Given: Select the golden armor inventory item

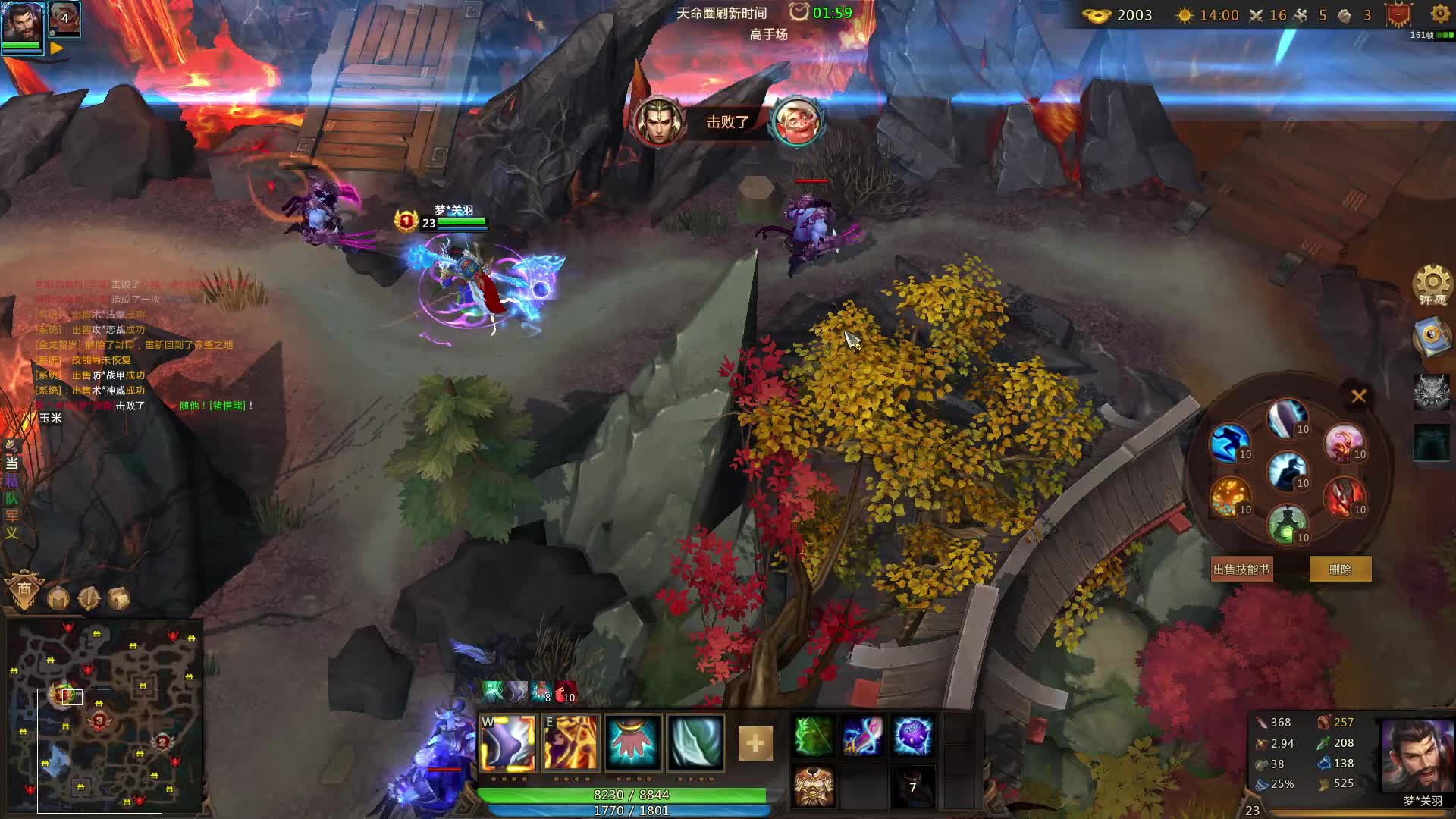Looking at the screenshot, I should [x=814, y=786].
